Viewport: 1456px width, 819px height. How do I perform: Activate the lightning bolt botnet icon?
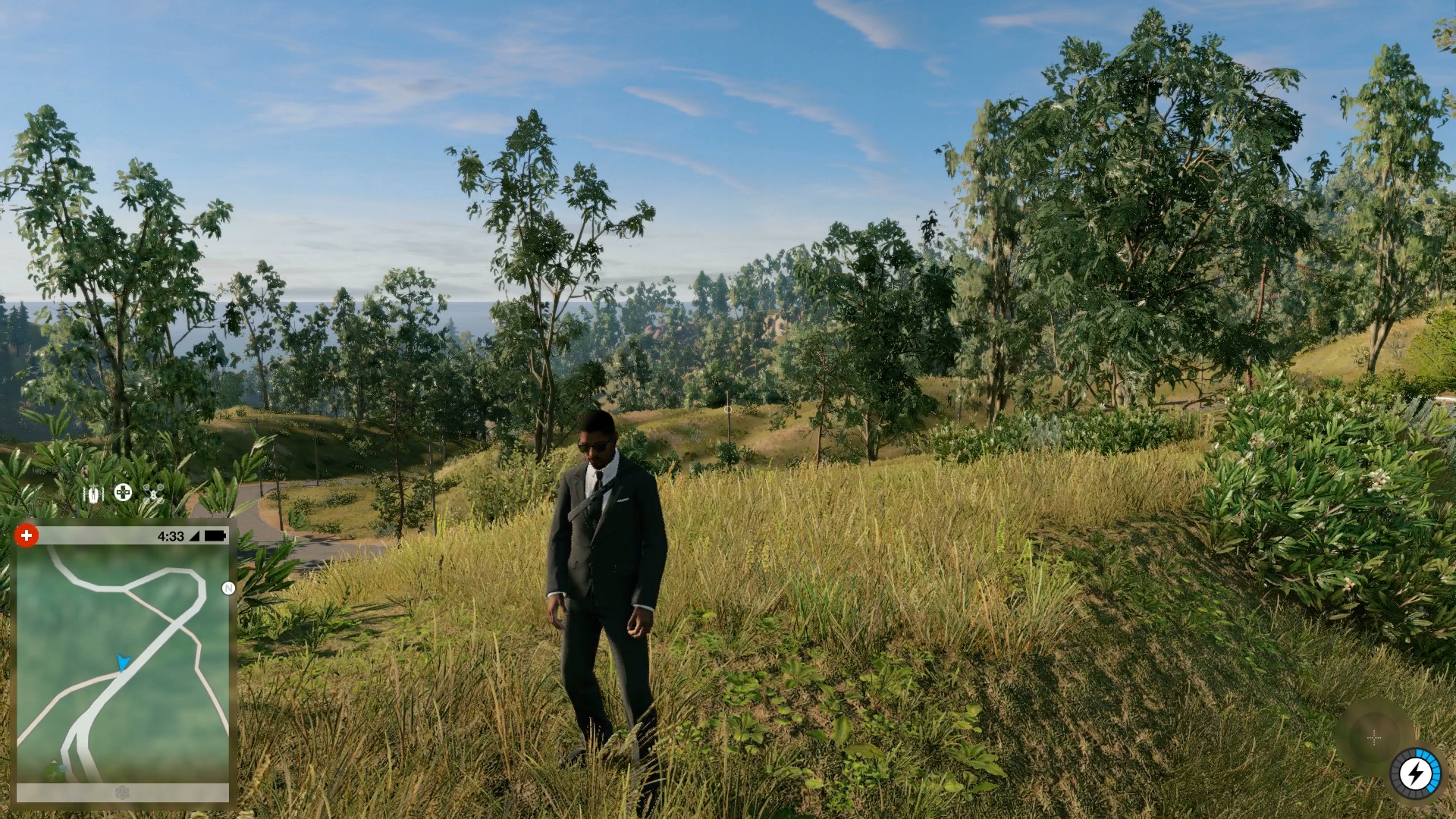click(1414, 774)
